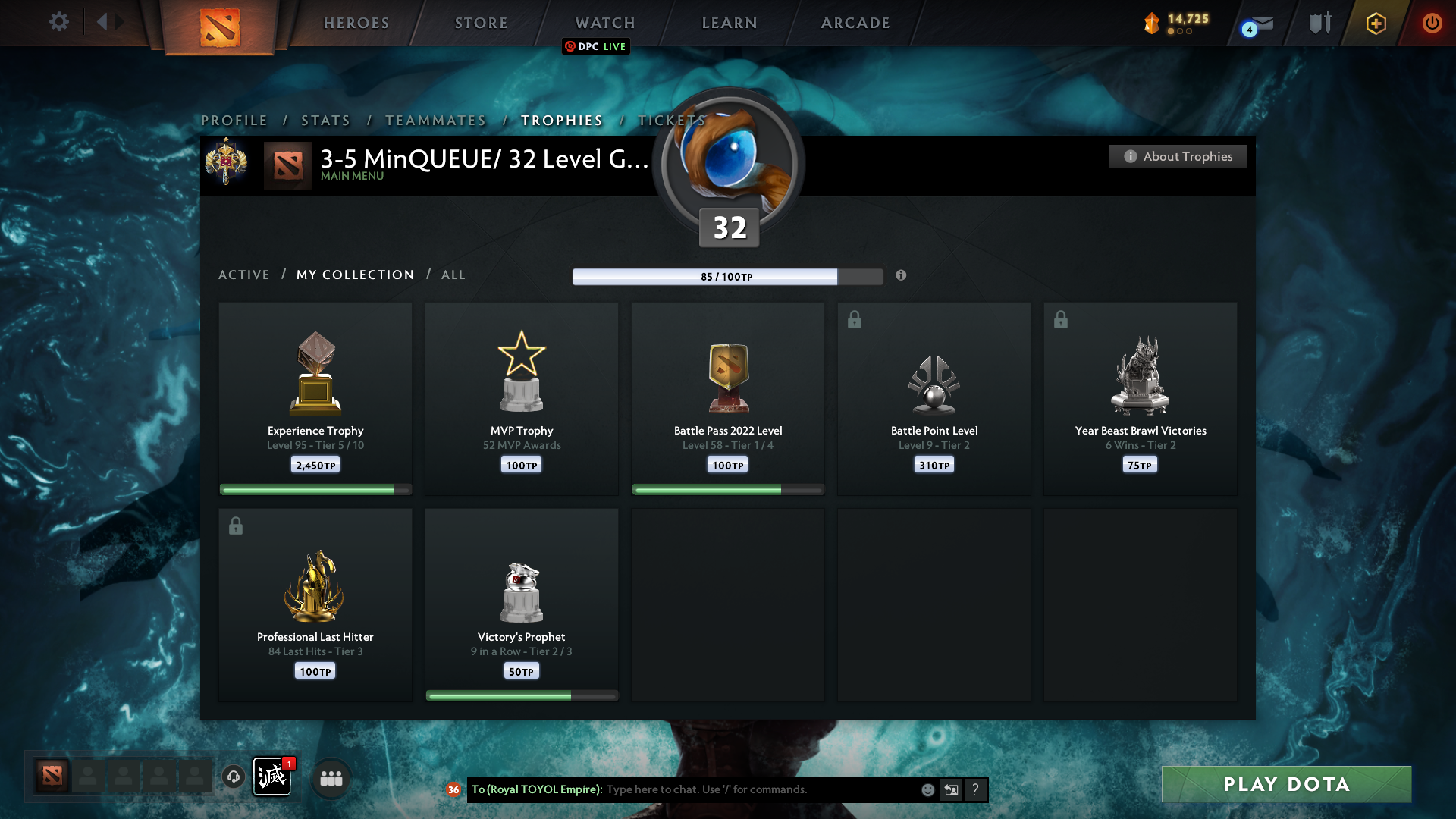Click the PLAY DOTA button

coord(1286,784)
